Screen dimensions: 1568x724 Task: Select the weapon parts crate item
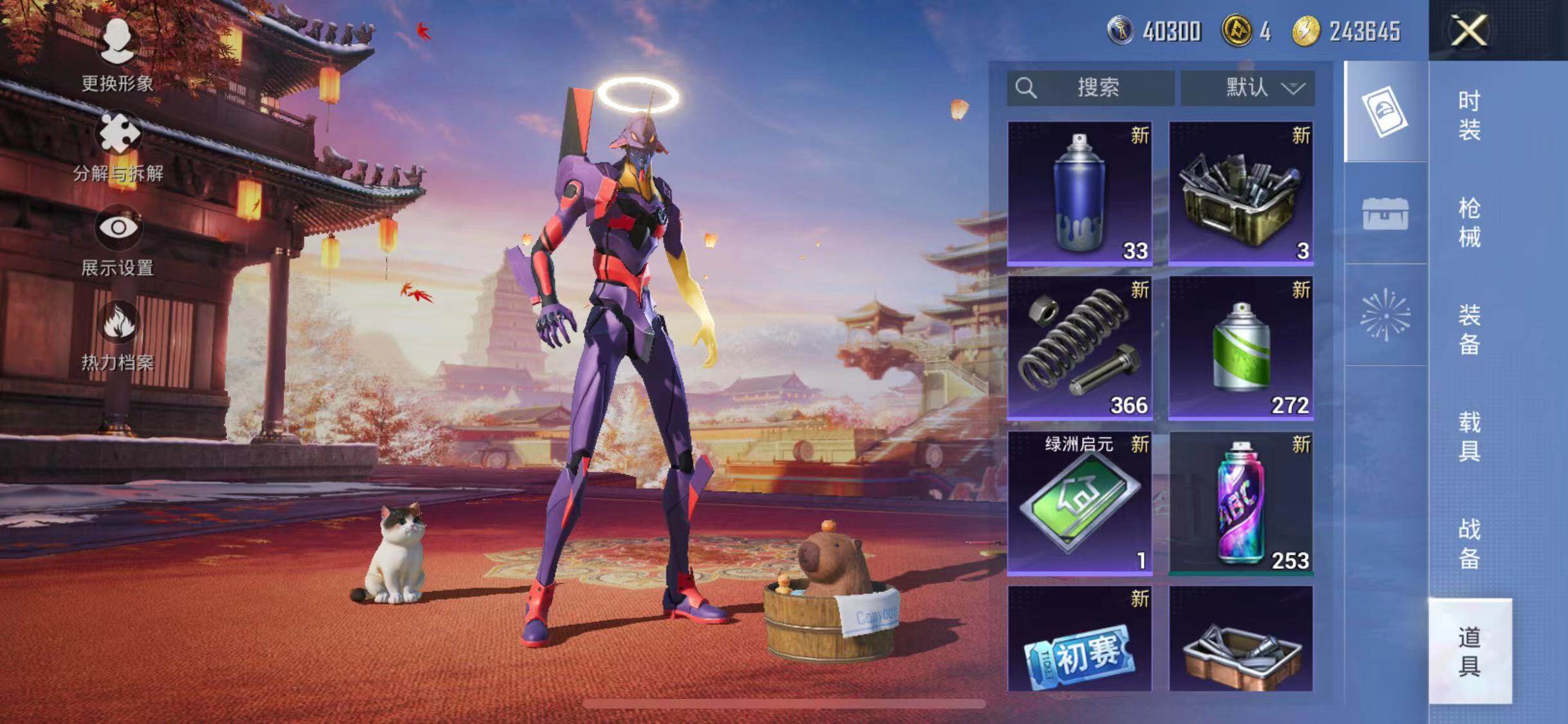pos(1240,193)
